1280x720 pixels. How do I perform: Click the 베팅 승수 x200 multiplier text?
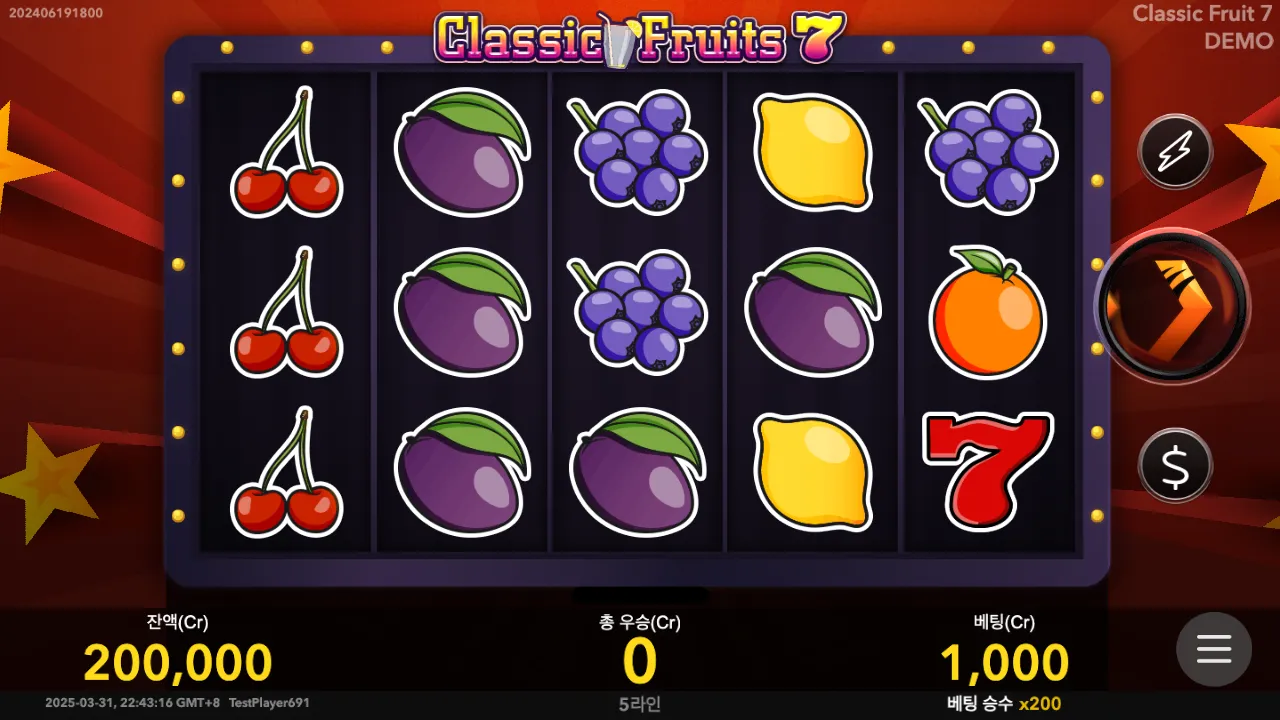tap(1005, 705)
